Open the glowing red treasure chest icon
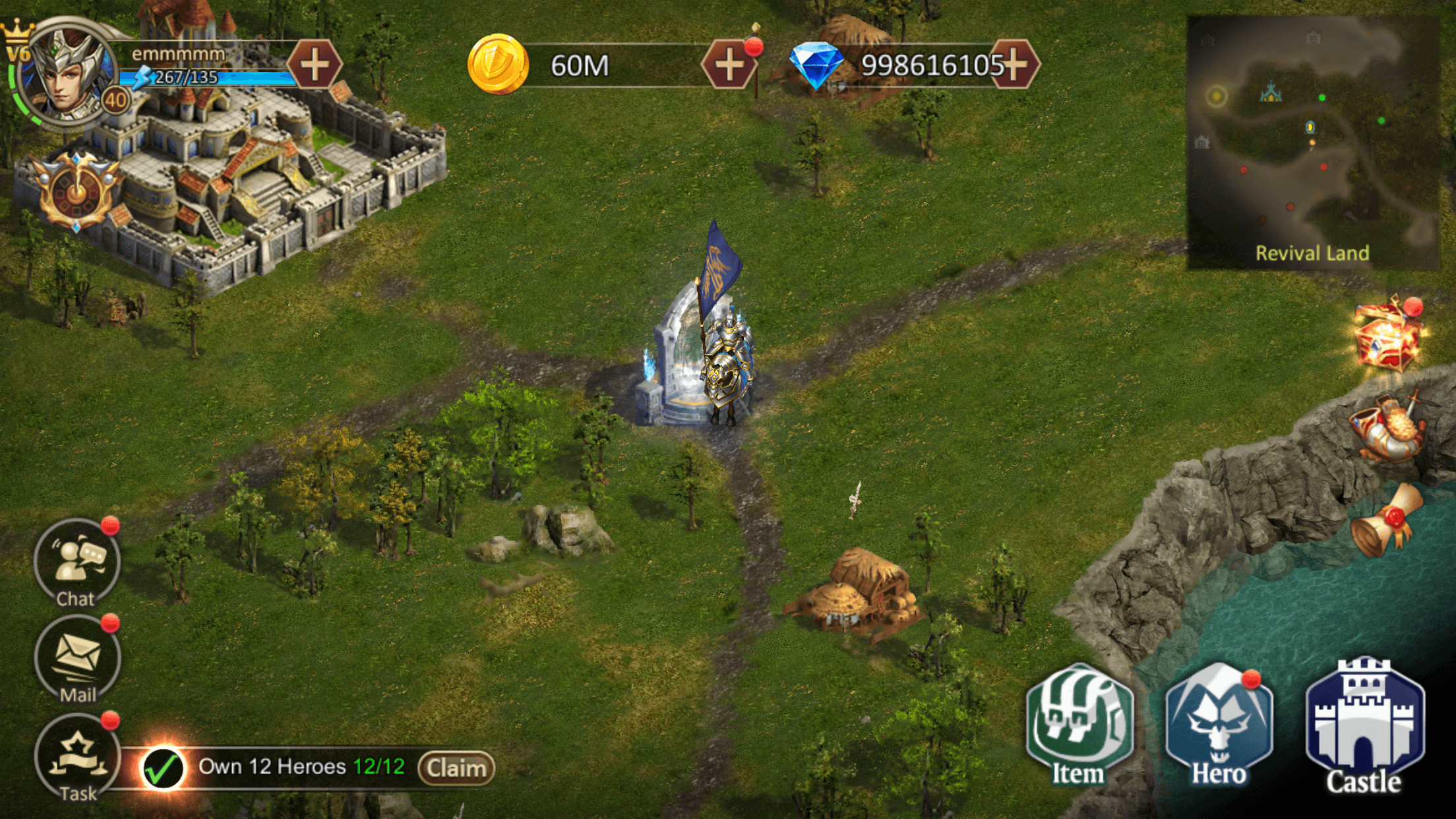1456x819 pixels. pos(1387,336)
